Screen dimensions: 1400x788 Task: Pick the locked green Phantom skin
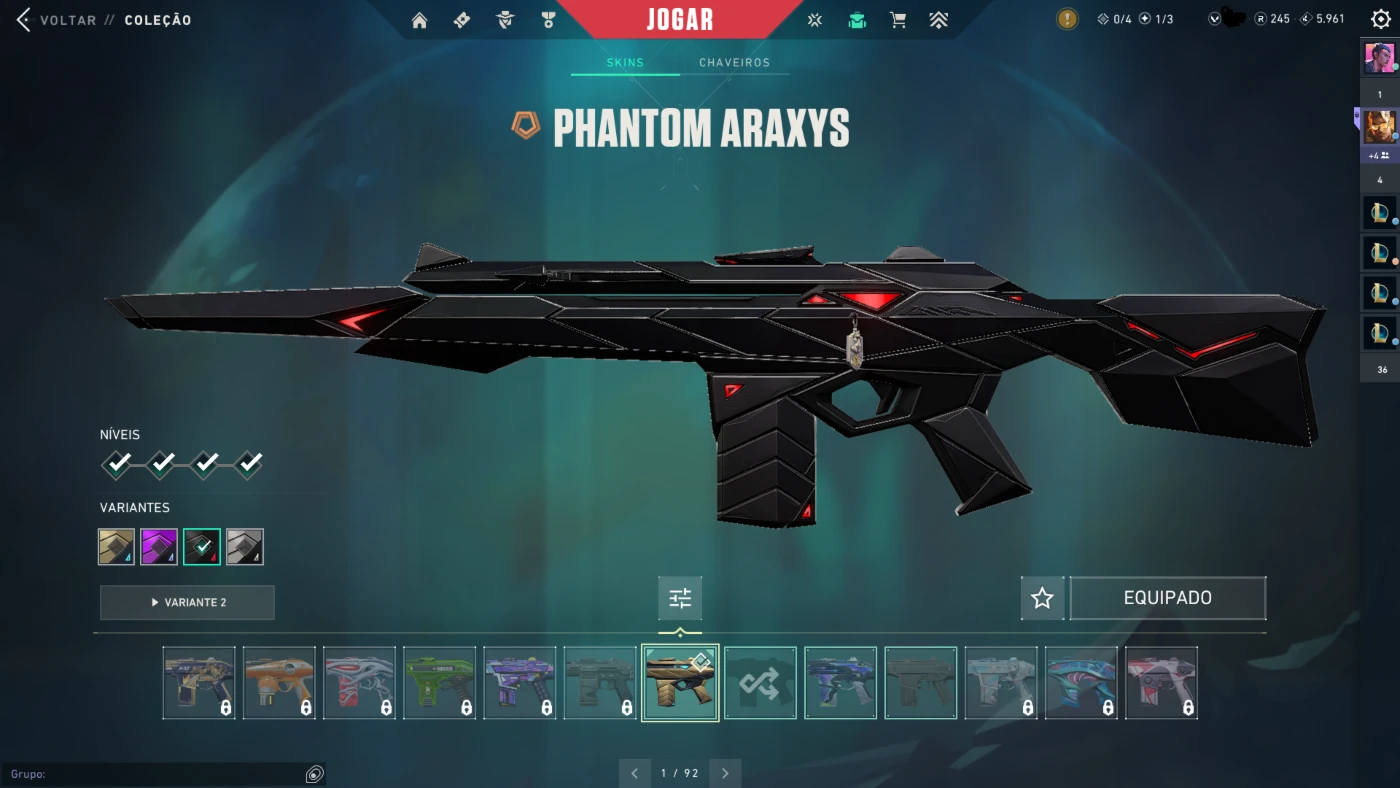pyautogui.click(x=440, y=683)
